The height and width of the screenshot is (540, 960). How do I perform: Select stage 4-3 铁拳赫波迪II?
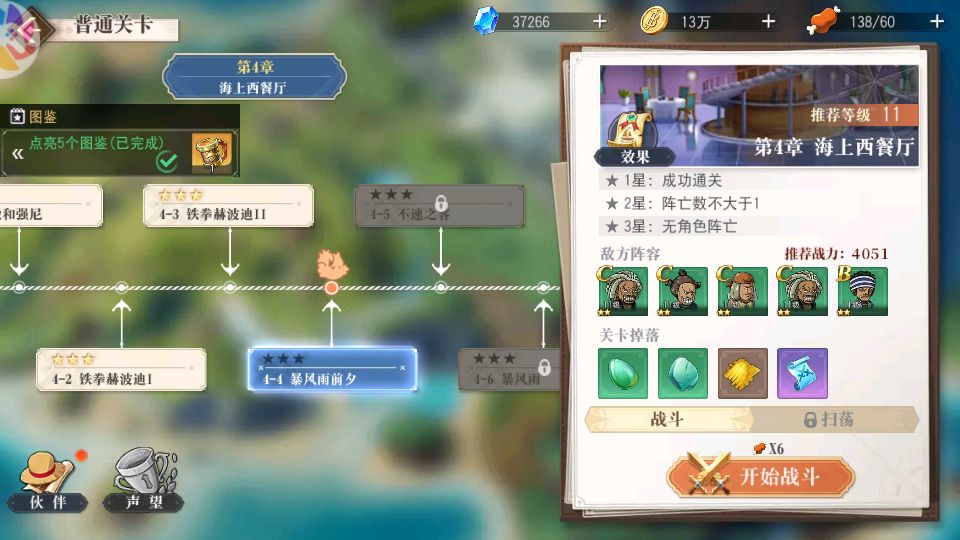229,205
